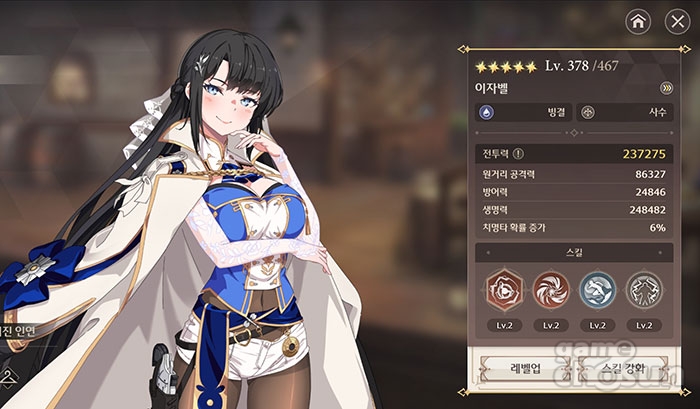Image resolution: width=700 pixels, height=409 pixels.
Task: Close the character detail screen
Action: point(671,20)
